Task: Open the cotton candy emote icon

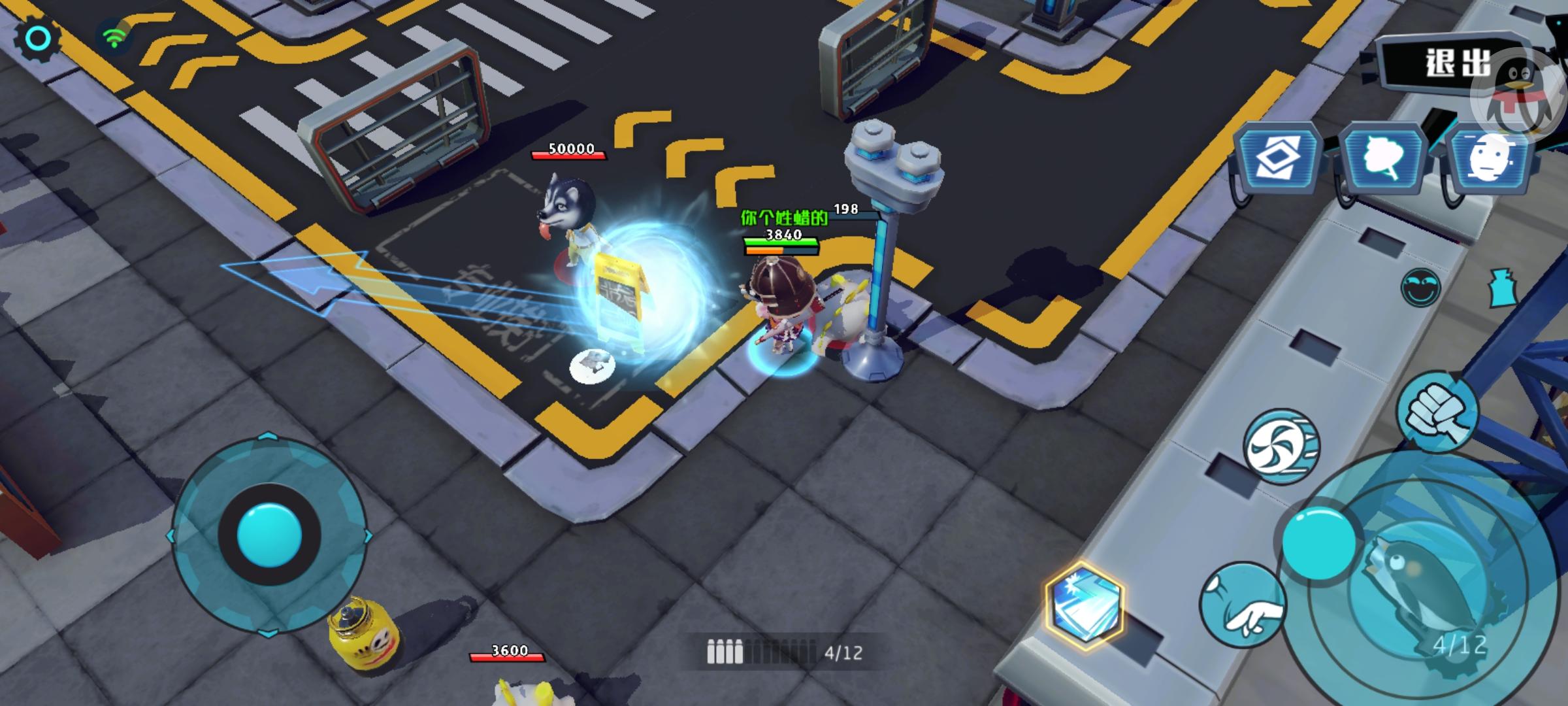Action: click(x=1383, y=160)
